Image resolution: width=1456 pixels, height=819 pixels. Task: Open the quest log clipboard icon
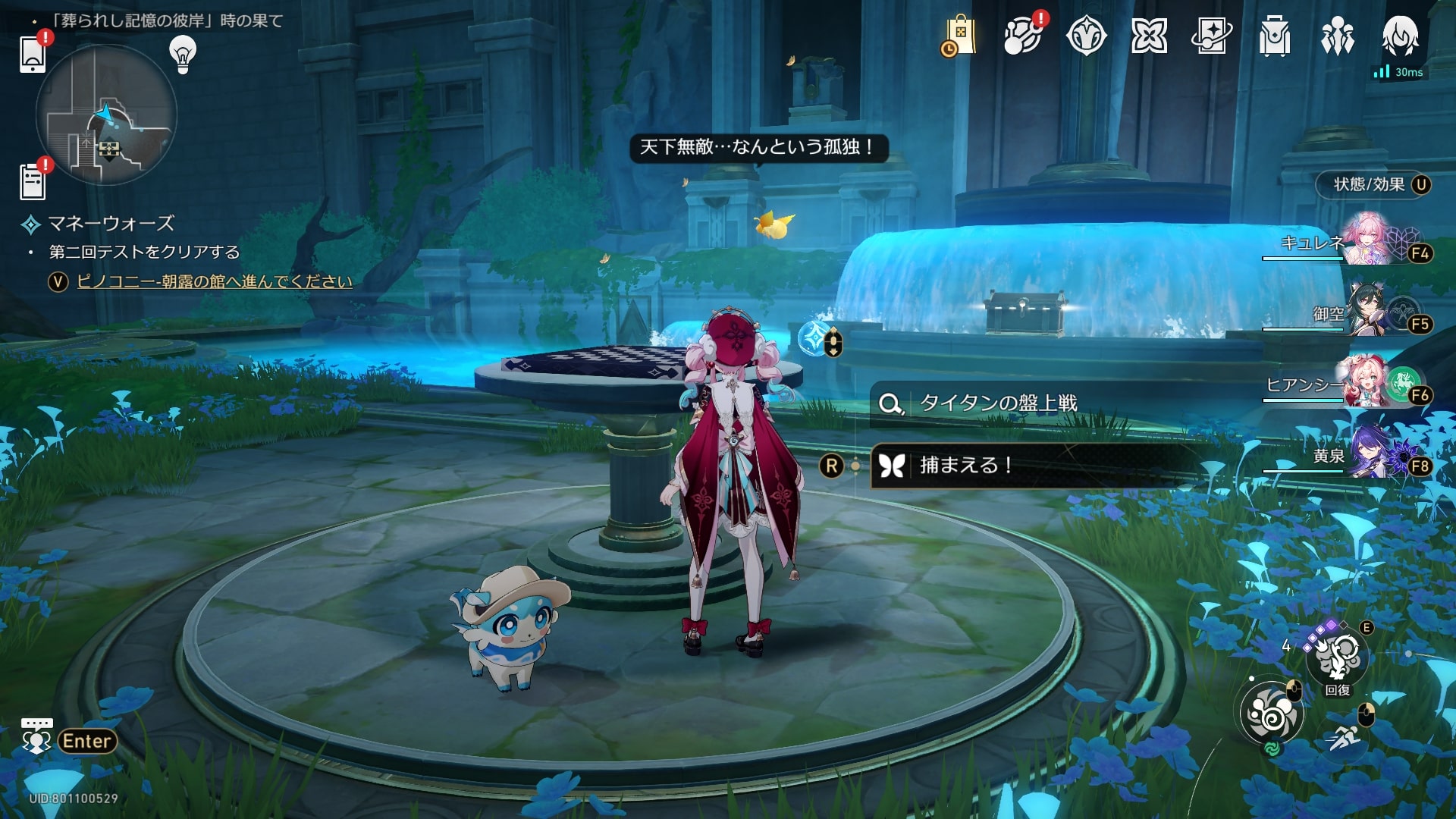click(33, 182)
